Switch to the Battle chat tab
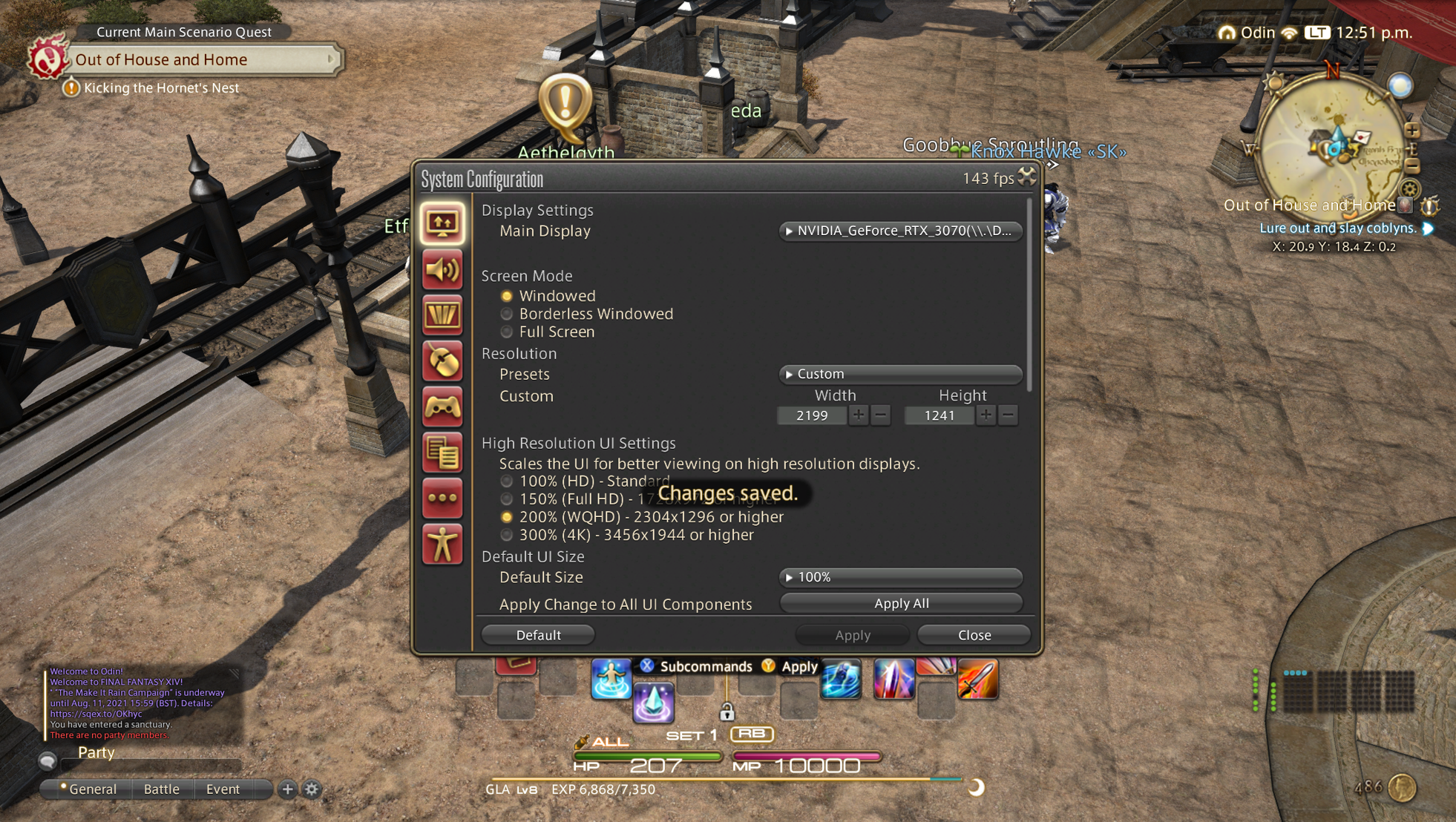 coord(162,789)
